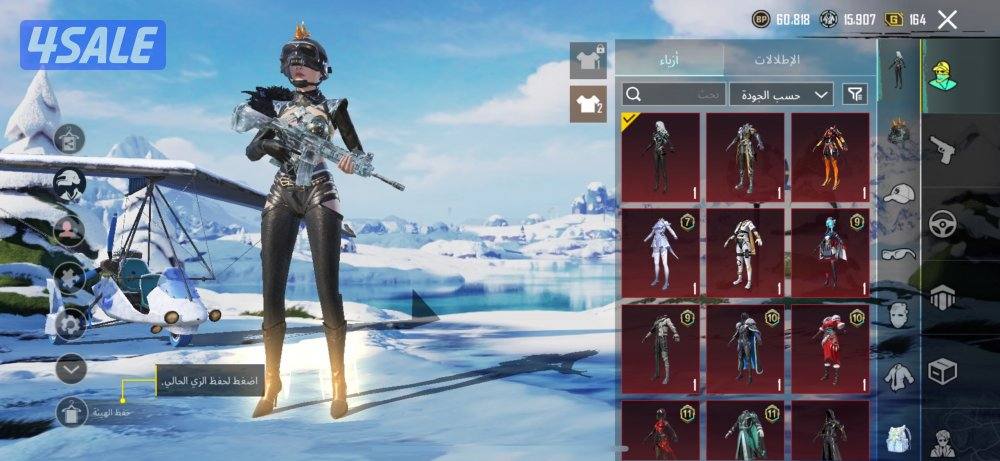
Task: Close the inventory screen
Action: pyautogui.click(x=947, y=19)
